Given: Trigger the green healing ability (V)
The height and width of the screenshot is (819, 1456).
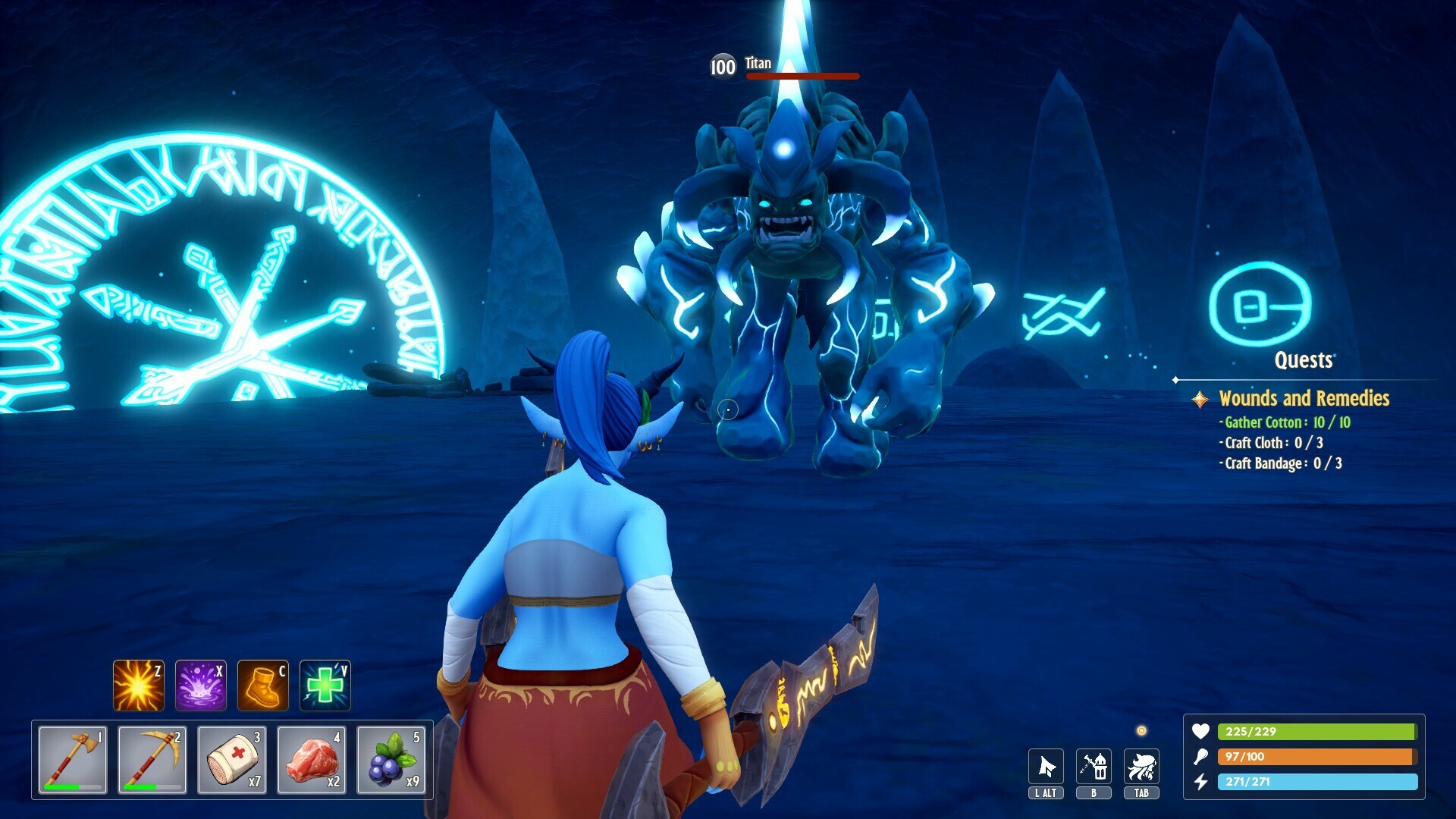Looking at the screenshot, I should click(325, 685).
